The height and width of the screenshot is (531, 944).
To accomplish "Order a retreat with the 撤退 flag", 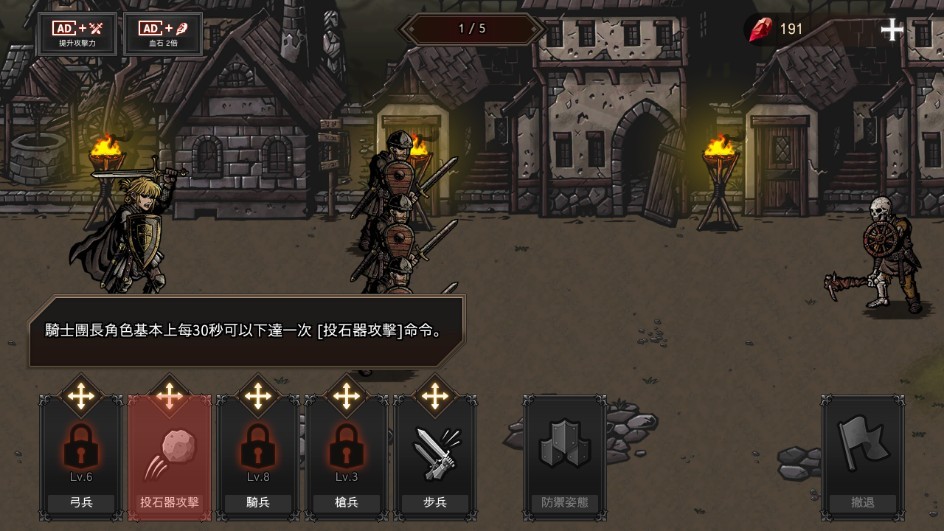I will [862, 456].
